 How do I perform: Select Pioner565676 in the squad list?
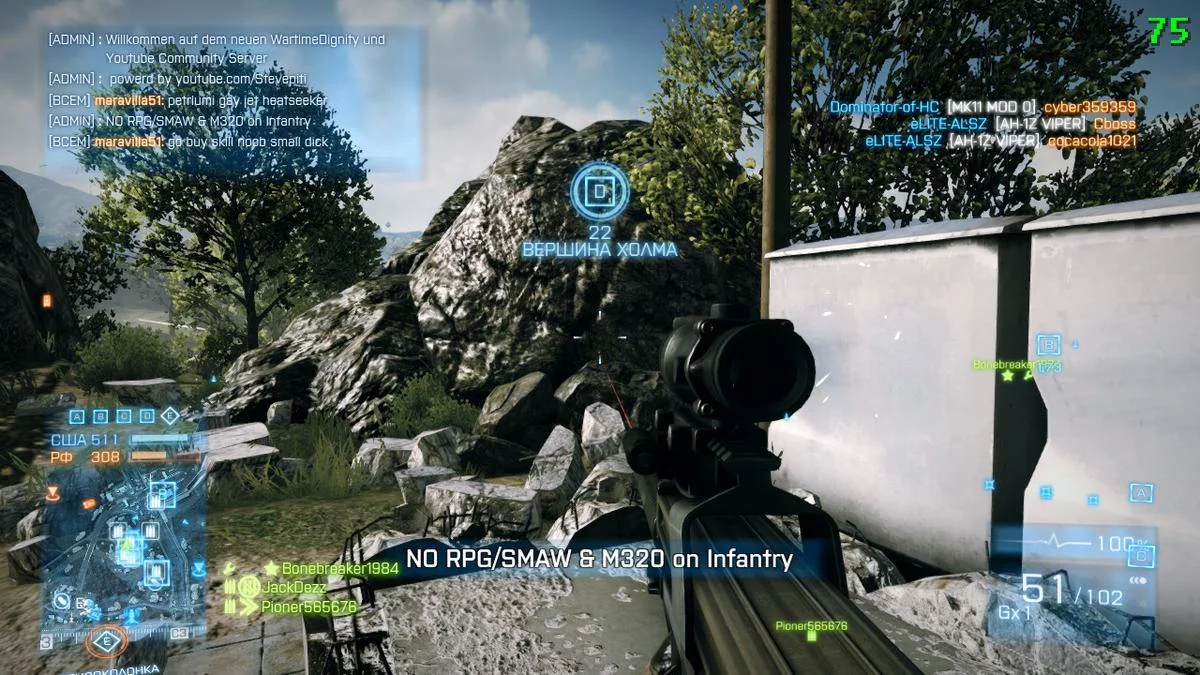click(308, 606)
